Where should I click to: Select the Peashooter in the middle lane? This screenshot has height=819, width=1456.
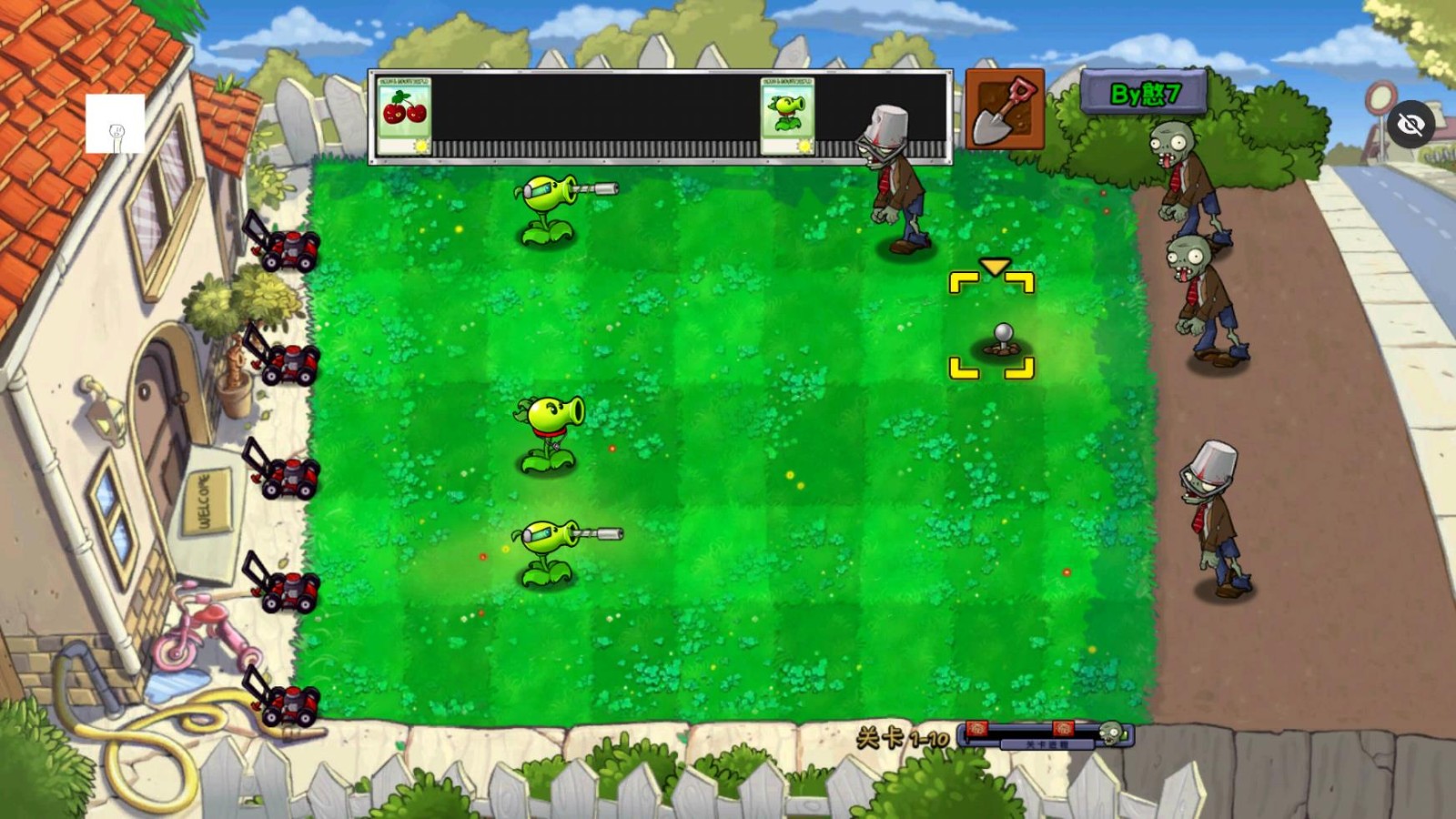pyautogui.click(x=548, y=428)
